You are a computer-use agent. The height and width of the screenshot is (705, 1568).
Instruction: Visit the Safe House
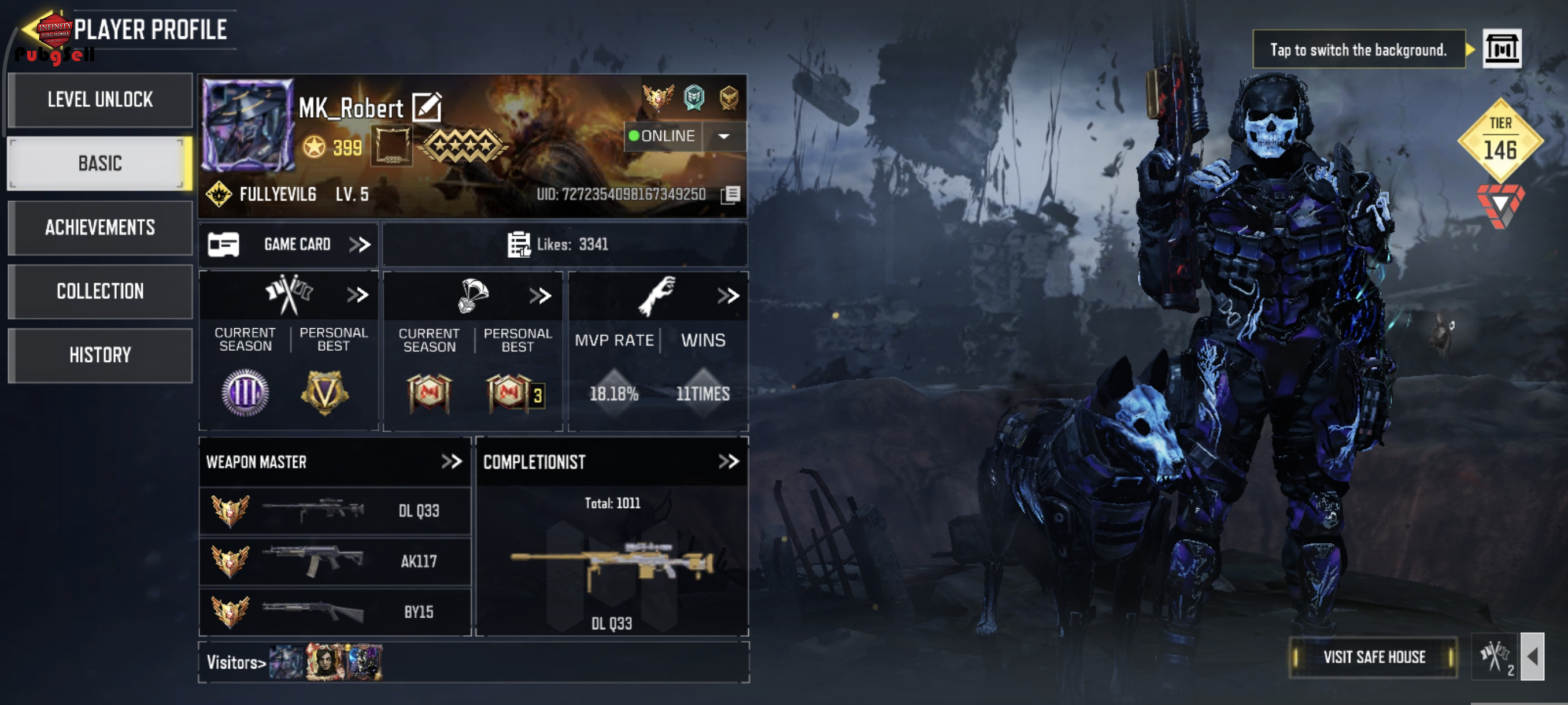[1373, 657]
